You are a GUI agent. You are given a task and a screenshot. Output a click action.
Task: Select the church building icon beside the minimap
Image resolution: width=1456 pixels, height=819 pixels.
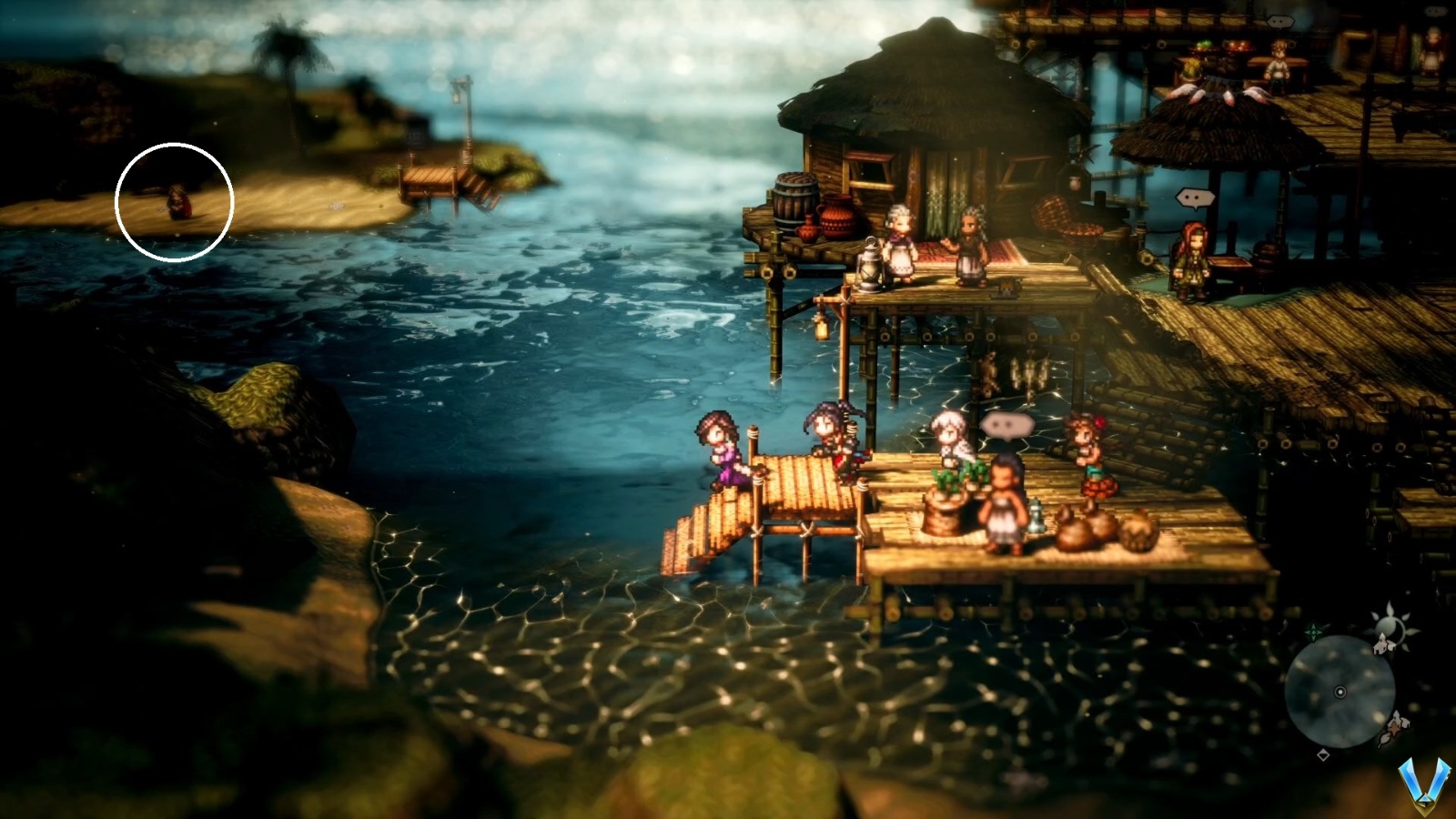(1381, 646)
